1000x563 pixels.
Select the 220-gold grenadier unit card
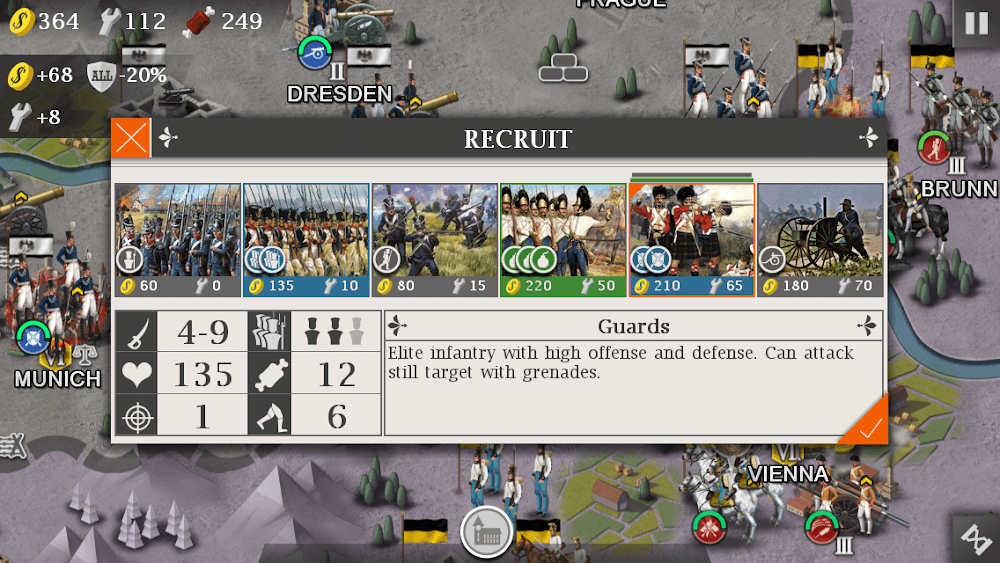coord(563,240)
